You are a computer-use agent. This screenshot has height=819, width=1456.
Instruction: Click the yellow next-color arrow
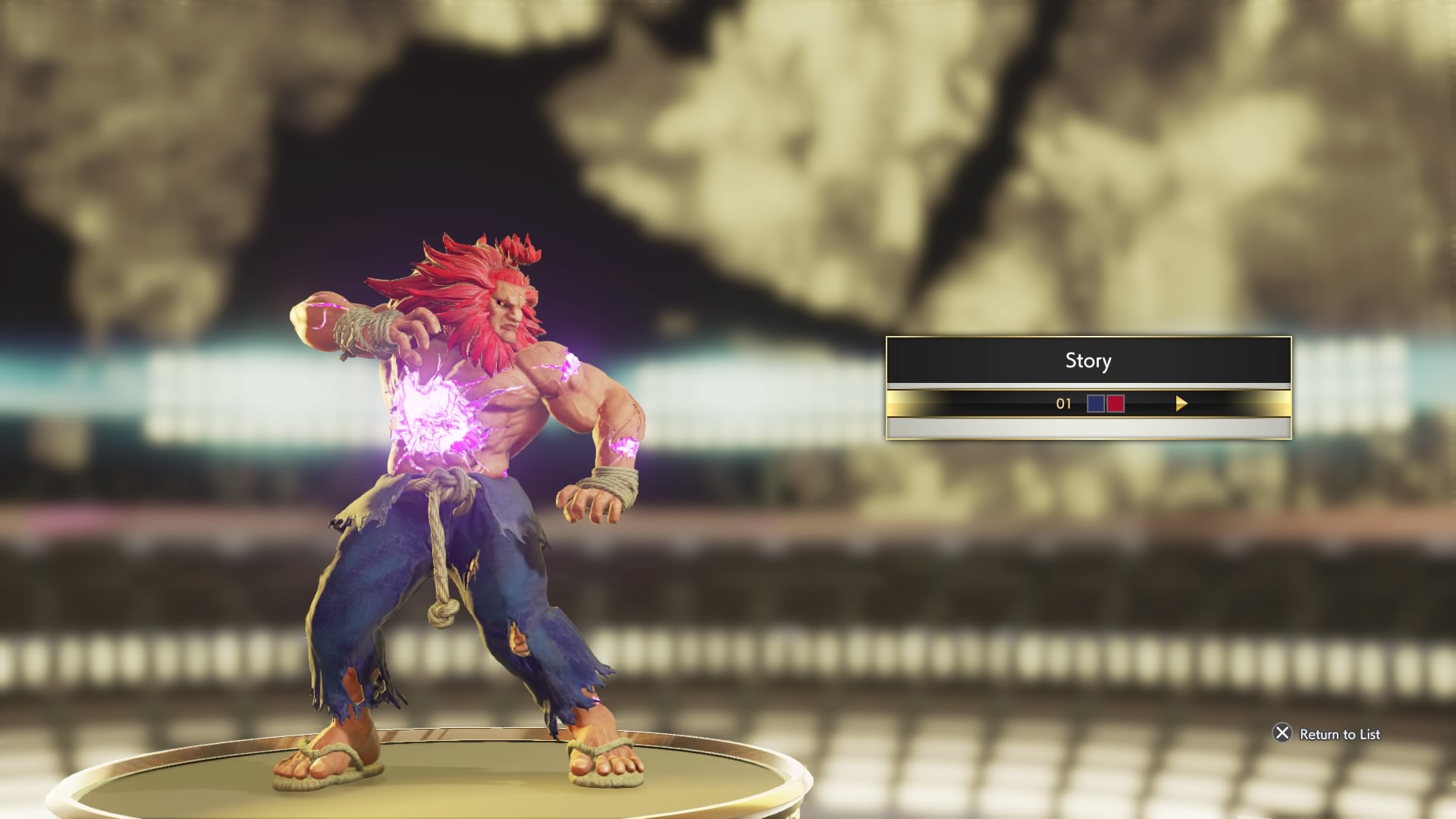coord(1181,403)
